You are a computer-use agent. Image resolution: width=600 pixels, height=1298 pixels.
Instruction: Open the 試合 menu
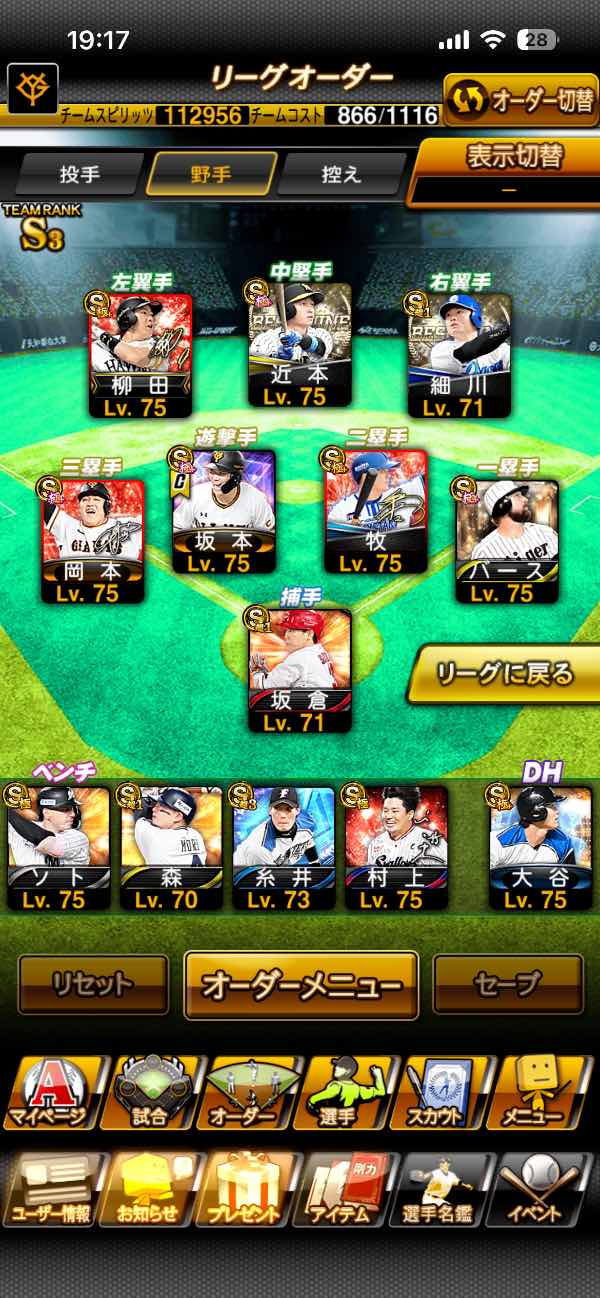click(150, 1092)
